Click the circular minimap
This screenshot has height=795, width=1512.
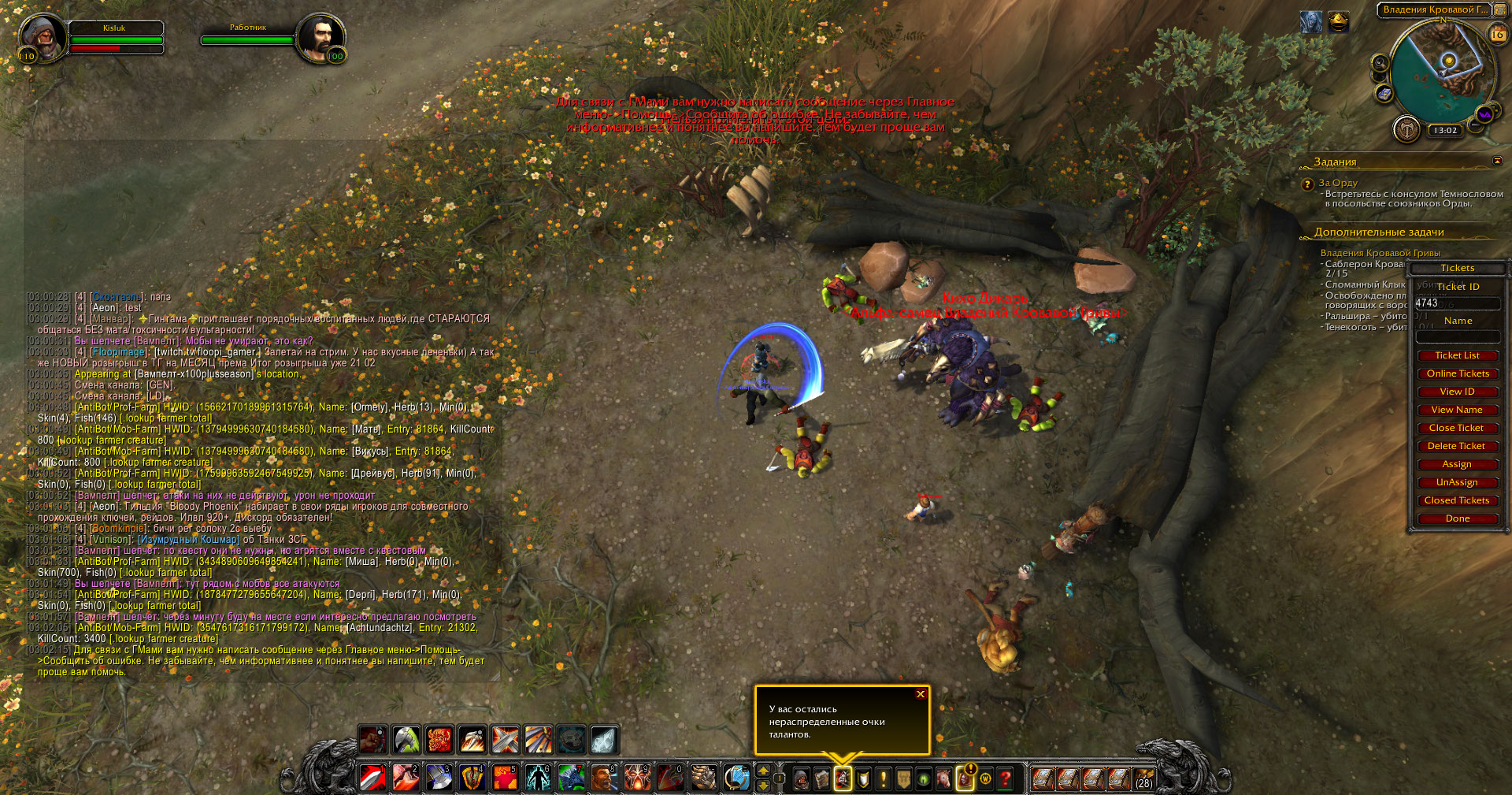point(1439,72)
